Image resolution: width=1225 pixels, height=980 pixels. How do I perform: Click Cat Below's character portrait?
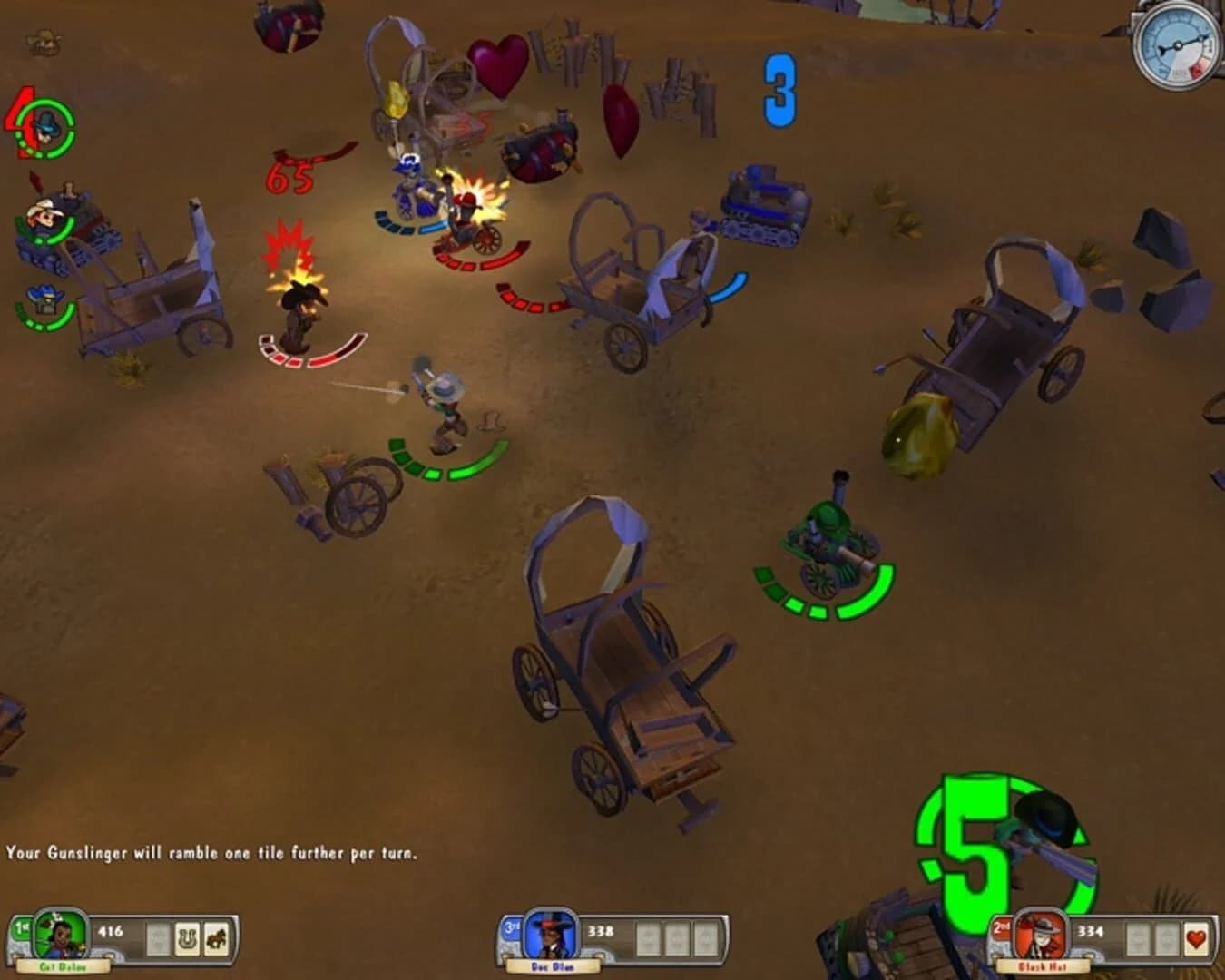click(60, 936)
